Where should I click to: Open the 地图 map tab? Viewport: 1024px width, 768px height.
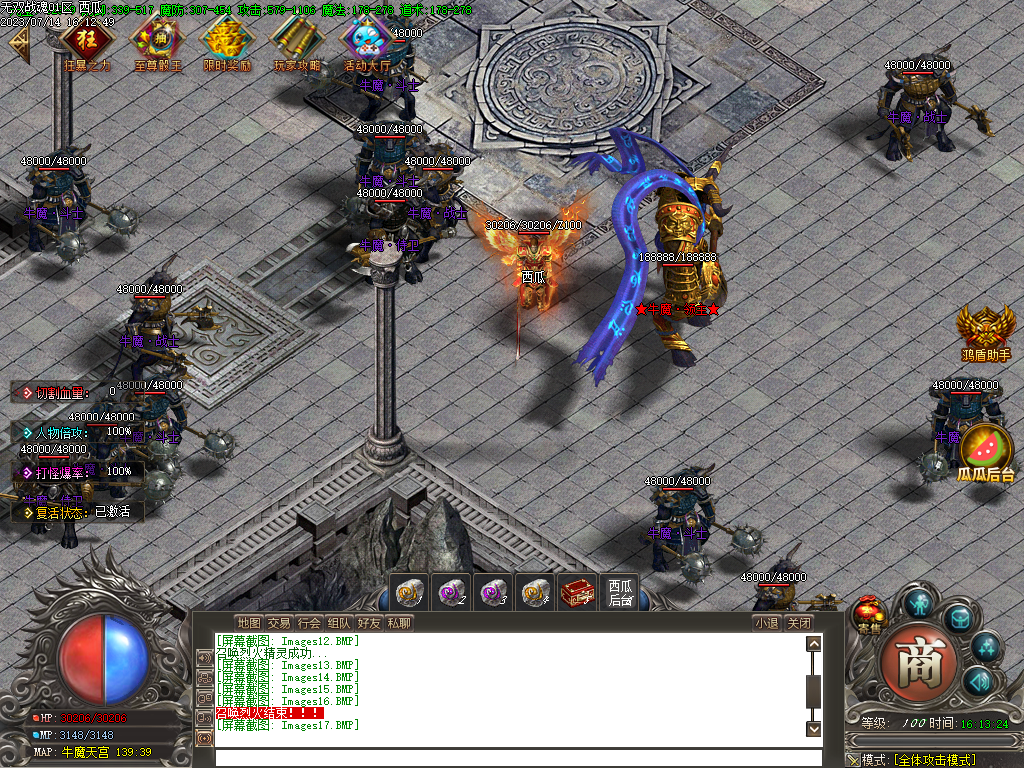248,623
